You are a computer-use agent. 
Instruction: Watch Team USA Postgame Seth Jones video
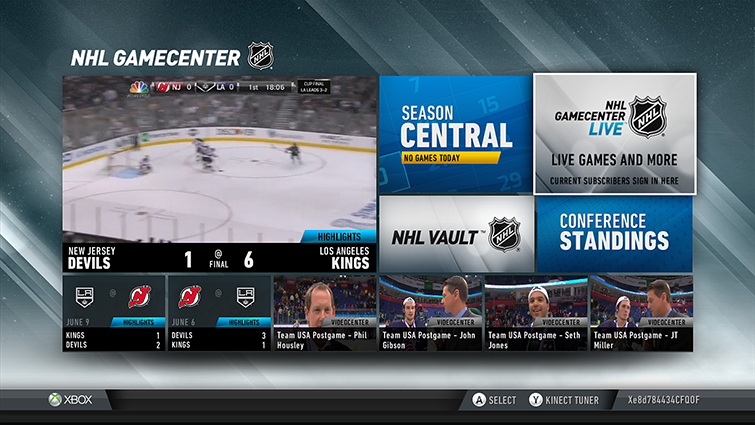(x=535, y=313)
